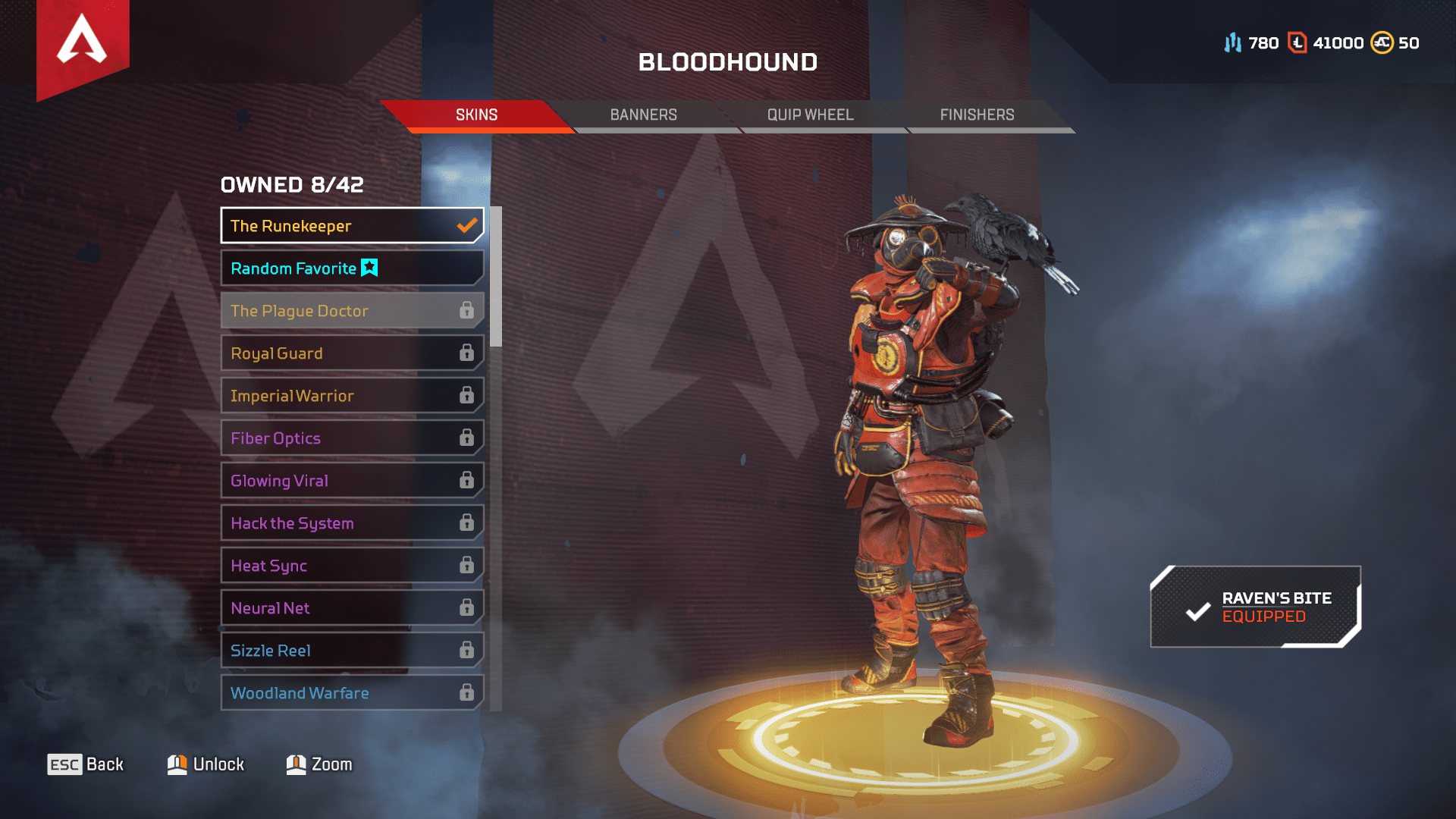Open the Banners tab
The width and height of the screenshot is (1456, 819).
643,115
